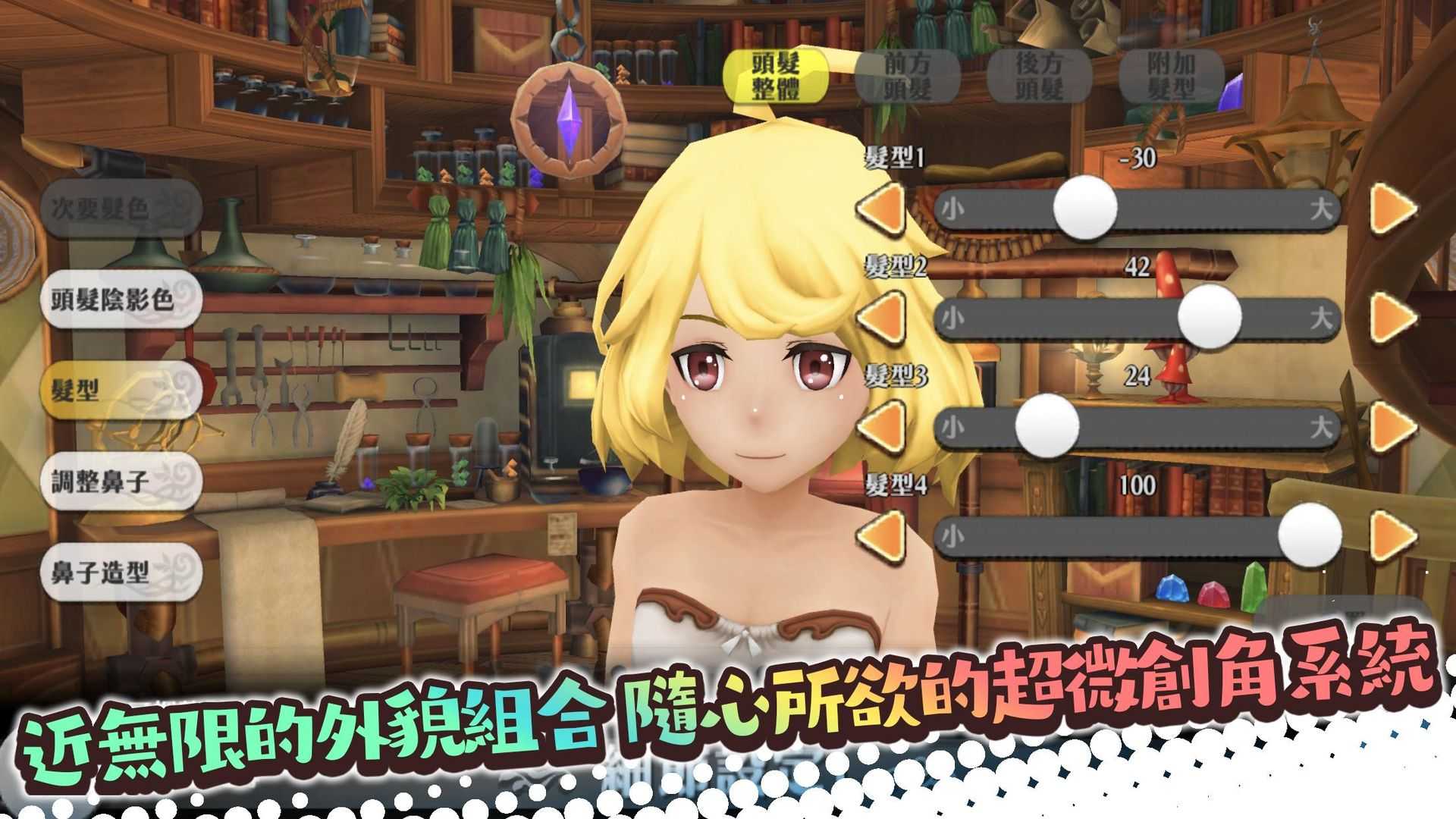This screenshot has width=1456, height=819.
Task: Open the 頭髮陰影色 option
Action: click(x=121, y=302)
